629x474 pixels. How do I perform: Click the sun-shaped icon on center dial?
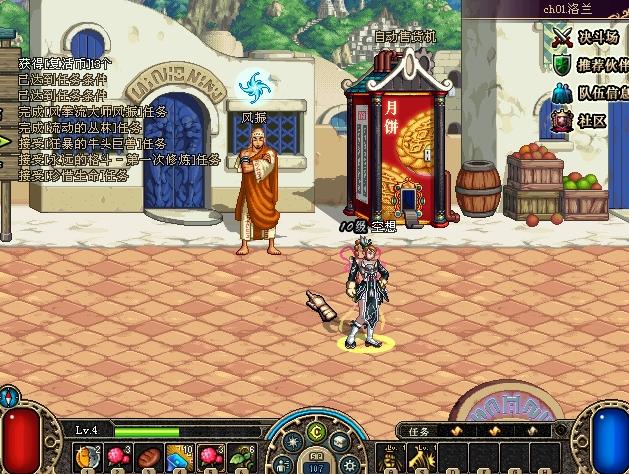point(293,441)
